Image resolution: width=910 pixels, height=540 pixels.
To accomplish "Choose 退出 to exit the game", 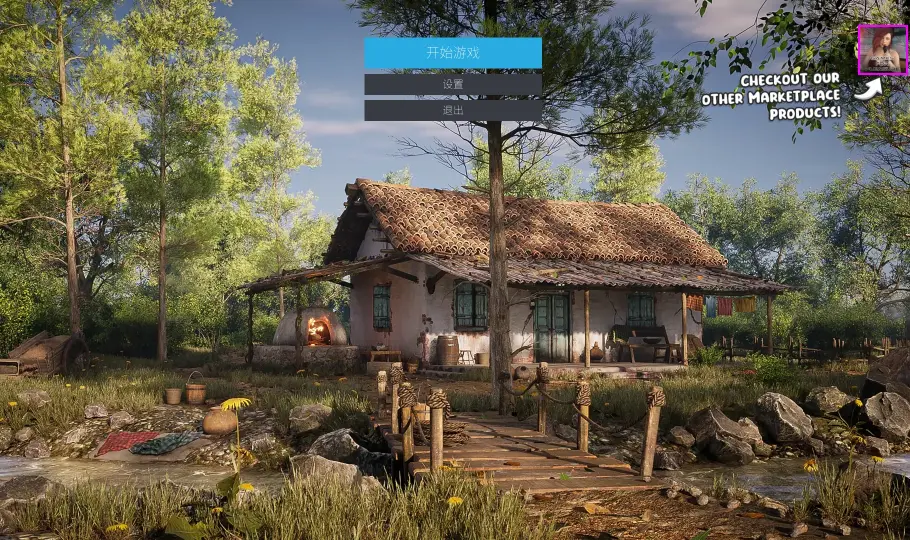I will (453, 110).
